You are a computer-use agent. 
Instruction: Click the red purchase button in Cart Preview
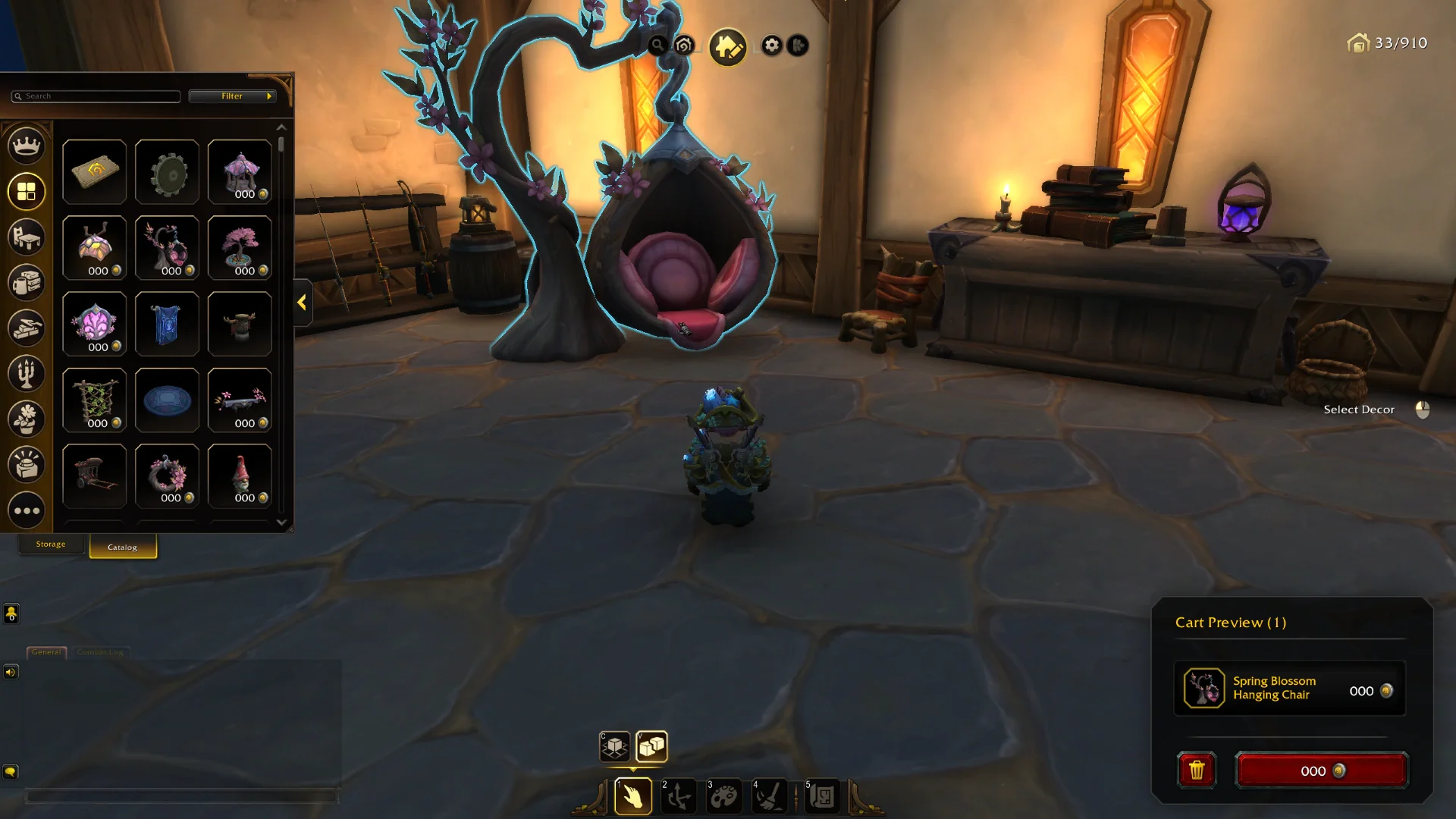(x=1322, y=770)
